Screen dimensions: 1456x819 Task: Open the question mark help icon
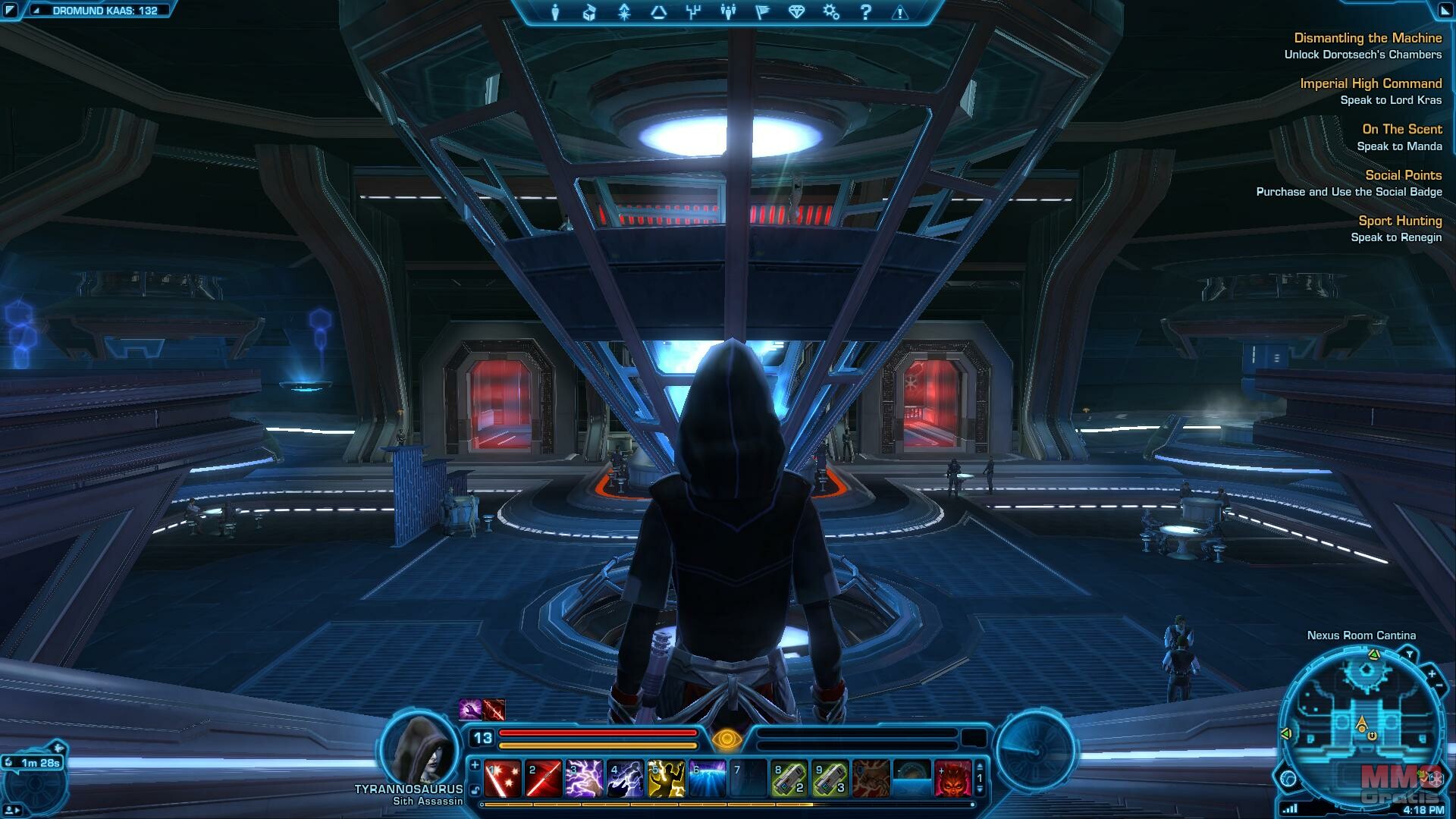[865, 12]
